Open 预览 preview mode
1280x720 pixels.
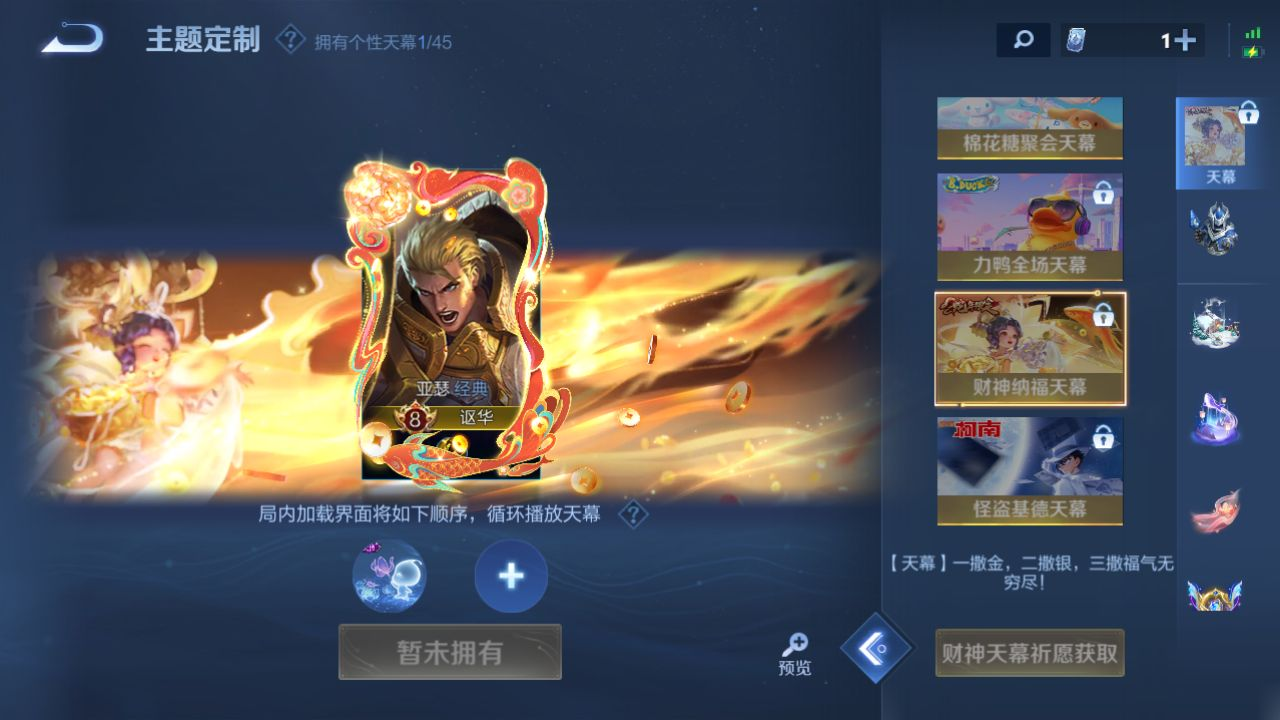coord(795,654)
